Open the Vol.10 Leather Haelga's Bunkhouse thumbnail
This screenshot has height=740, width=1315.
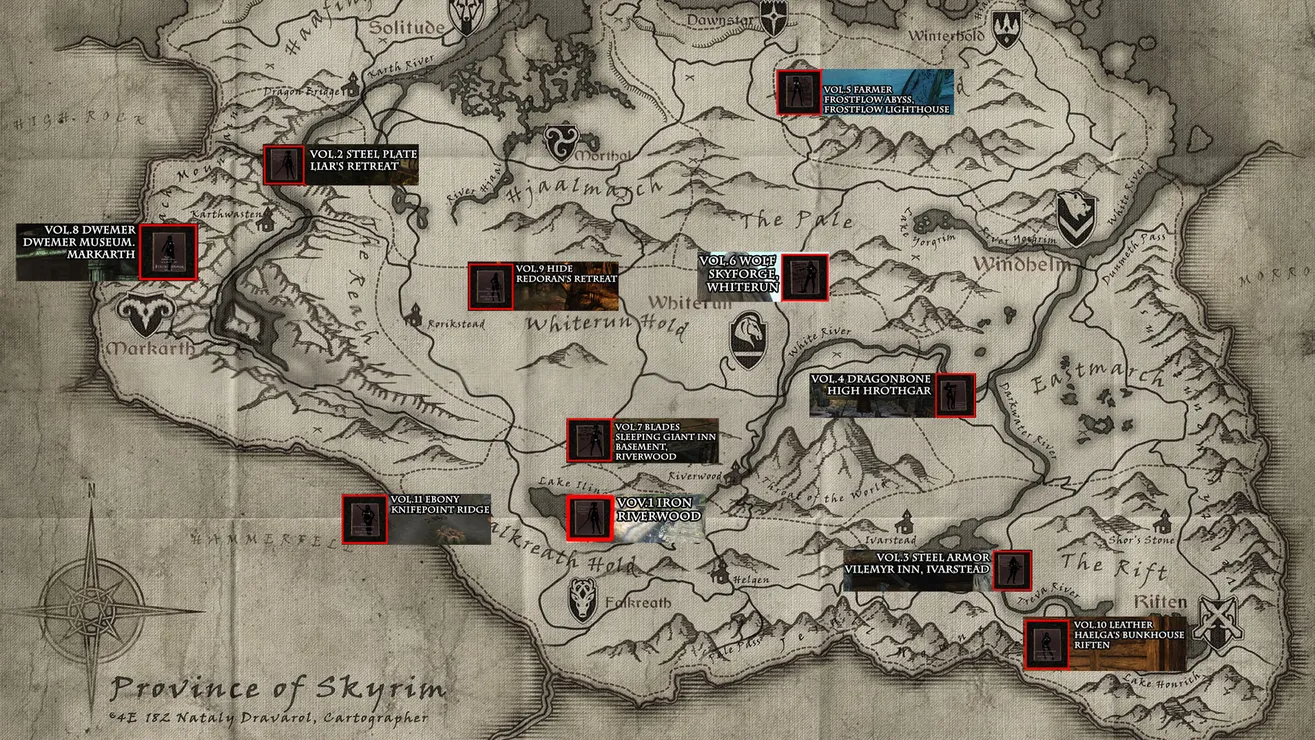click(x=1047, y=643)
